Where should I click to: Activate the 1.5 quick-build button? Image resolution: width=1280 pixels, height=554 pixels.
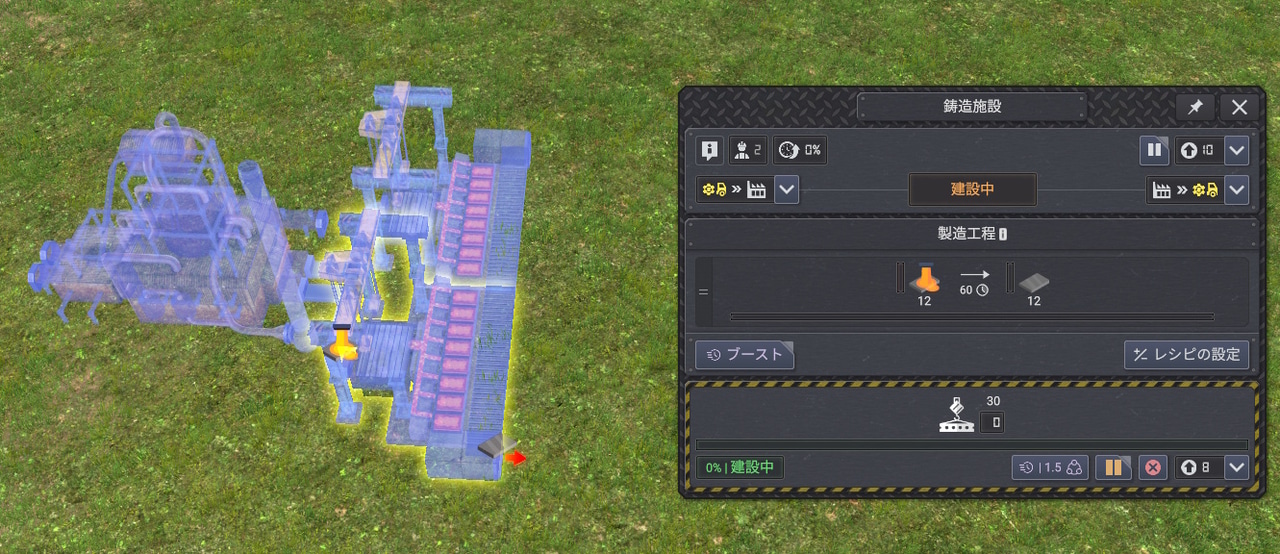click(x=1049, y=467)
